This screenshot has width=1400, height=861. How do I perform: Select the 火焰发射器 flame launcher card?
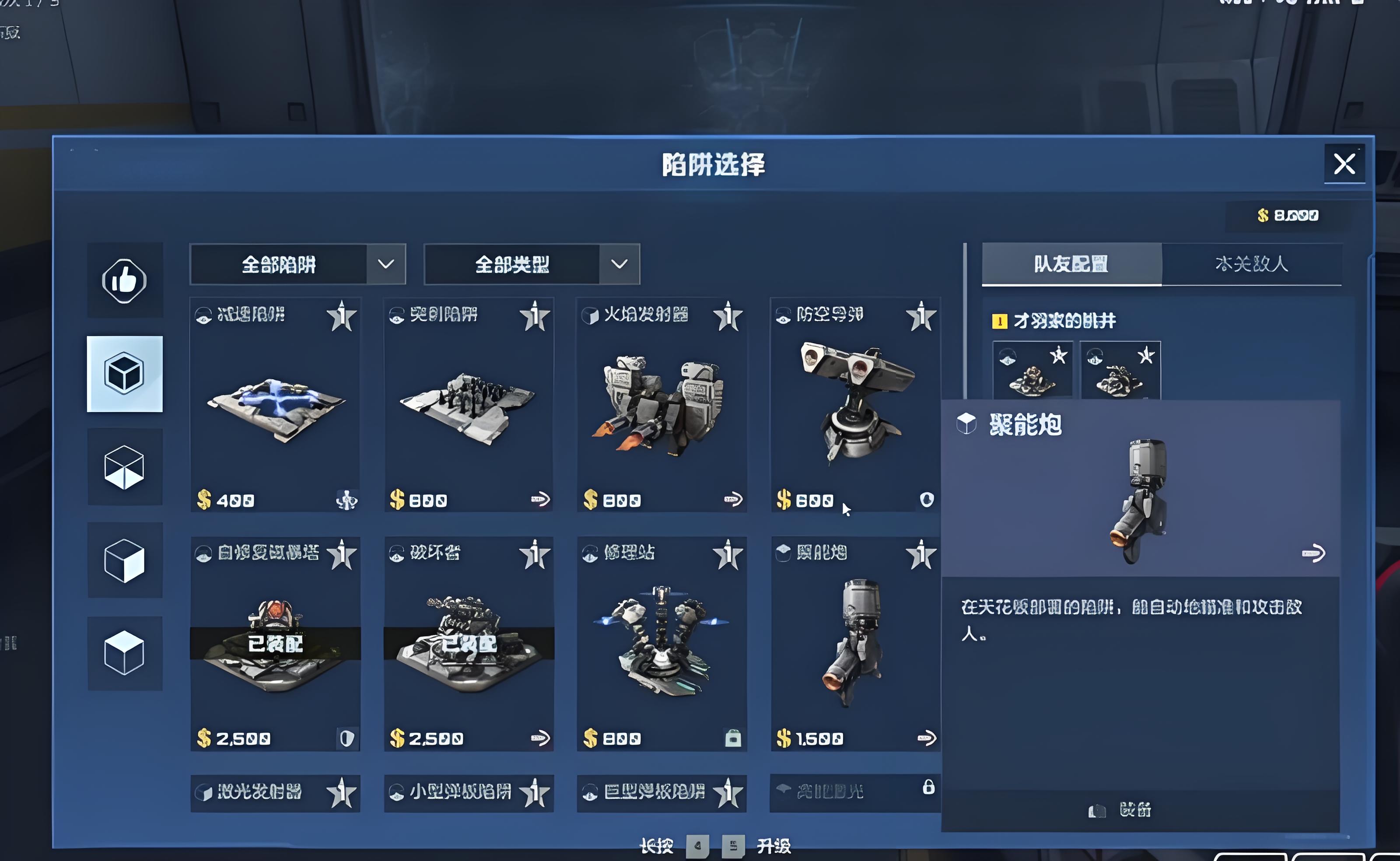(x=661, y=404)
